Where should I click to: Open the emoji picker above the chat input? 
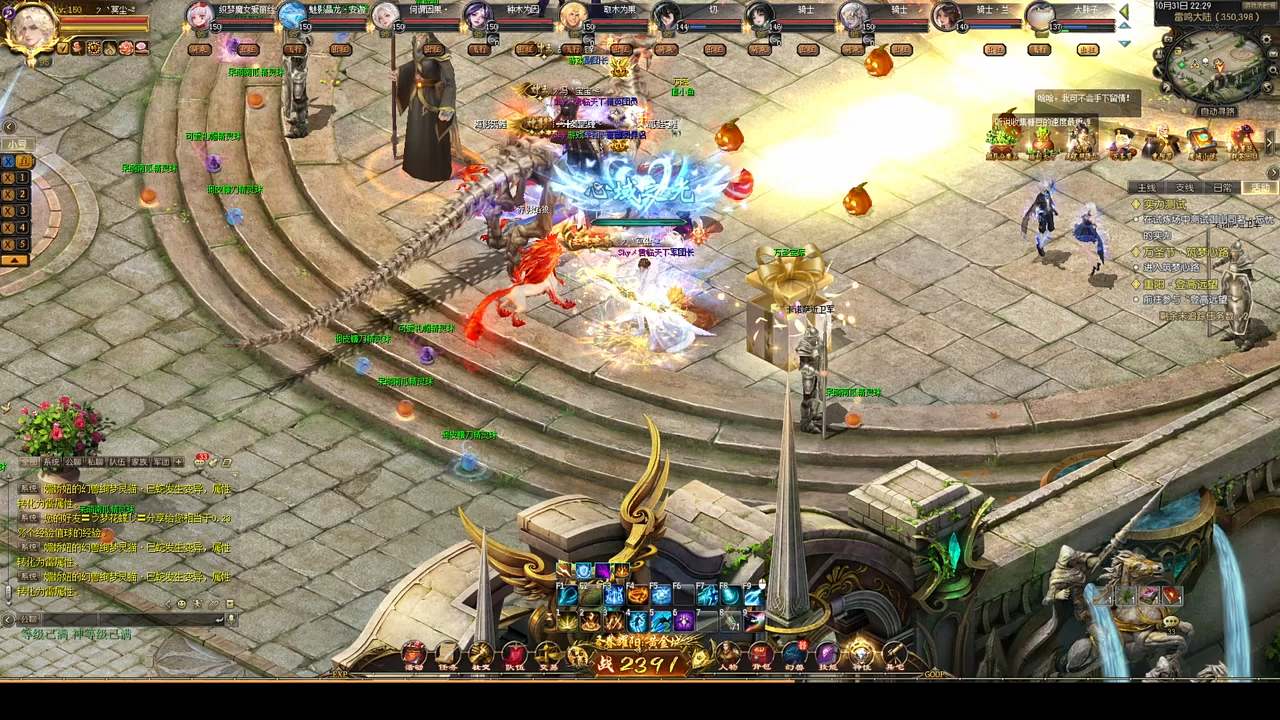[x=181, y=603]
